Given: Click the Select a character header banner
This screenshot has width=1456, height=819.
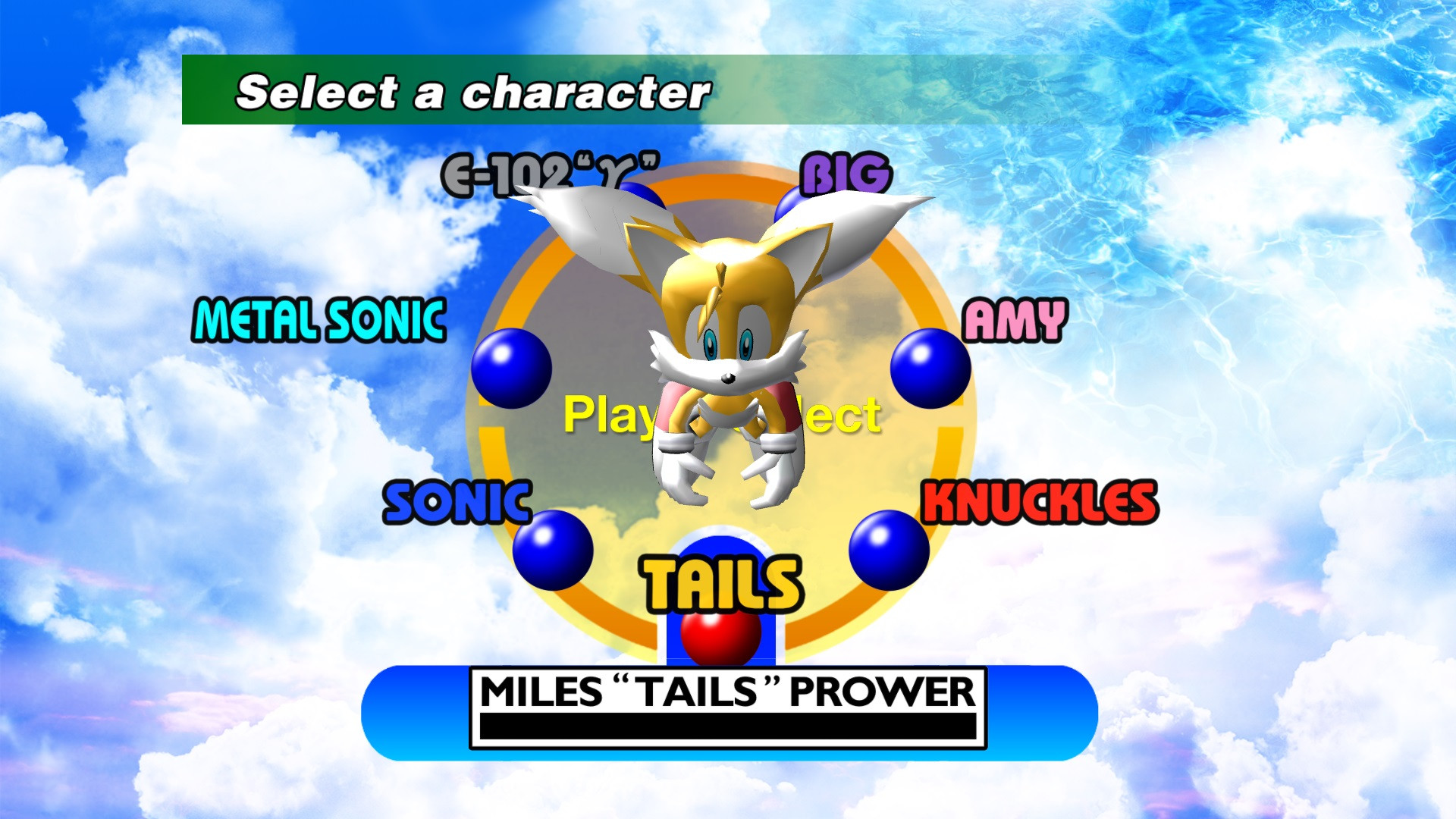Looking at the screenshot, I should coord(472,90).
